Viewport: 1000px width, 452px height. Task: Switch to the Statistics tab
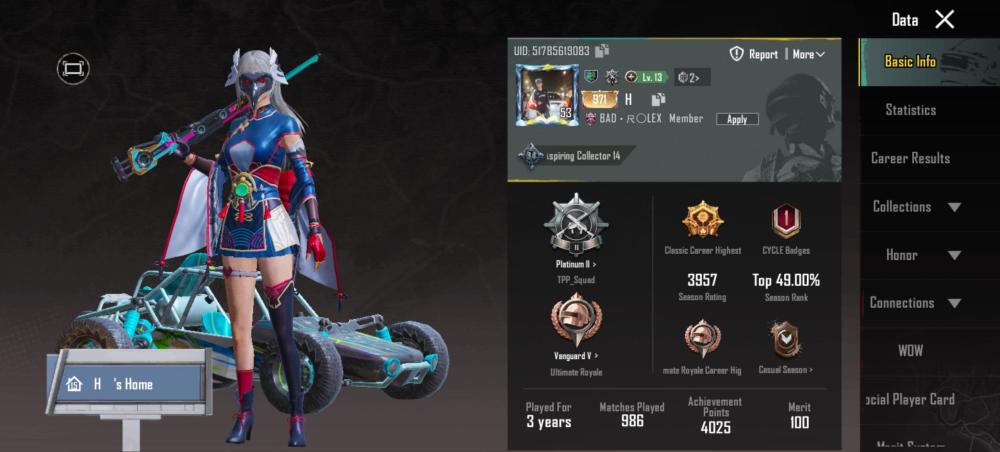[x=910, y=110]
